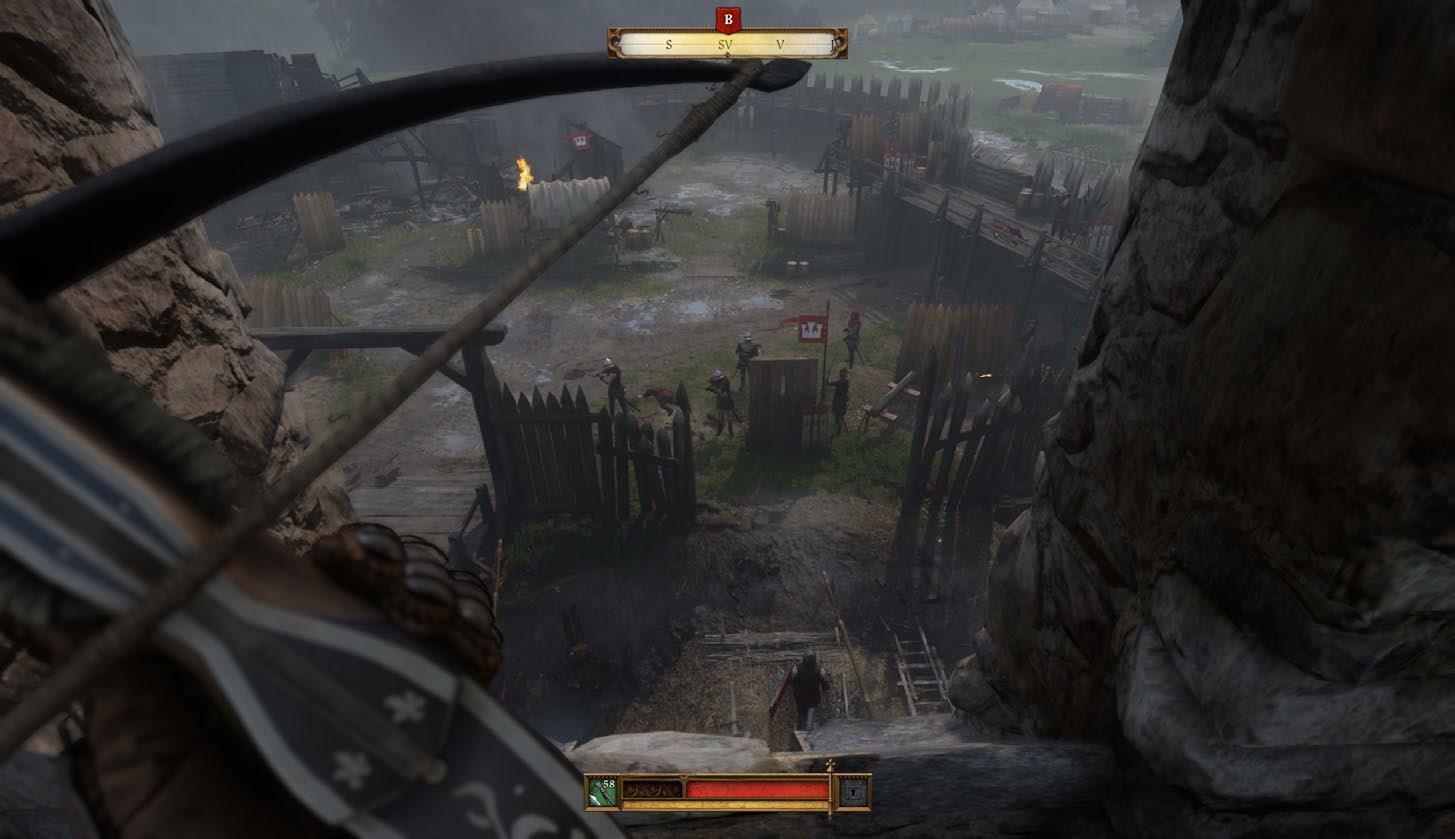Select the green arrow ammo icon
This screenshot has height=839, width=1455.
[602, 792]
